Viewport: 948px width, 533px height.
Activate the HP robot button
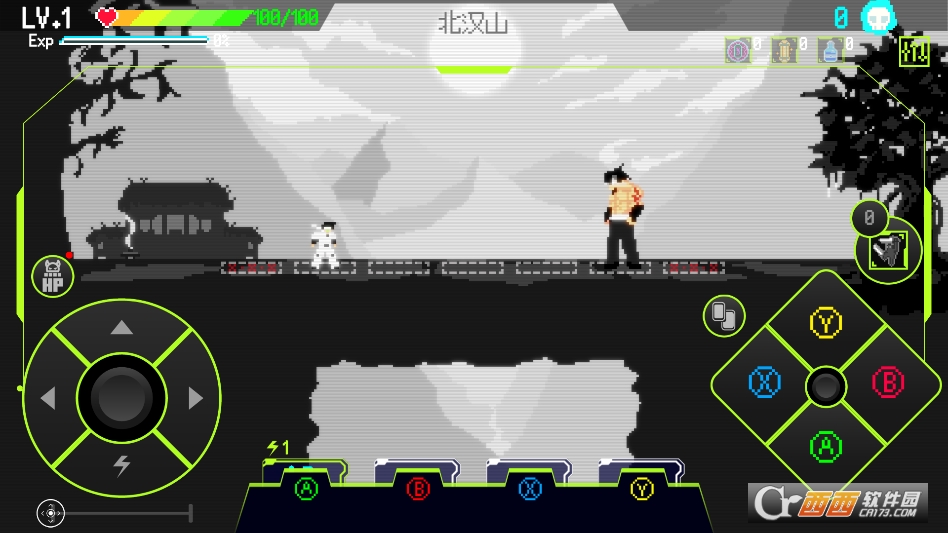[x=51, y=277]
